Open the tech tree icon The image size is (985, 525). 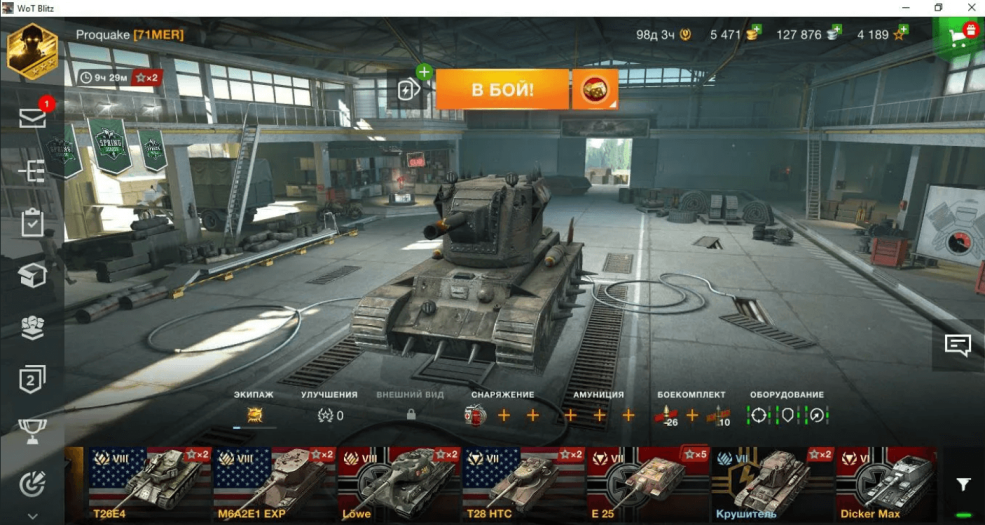32,171
